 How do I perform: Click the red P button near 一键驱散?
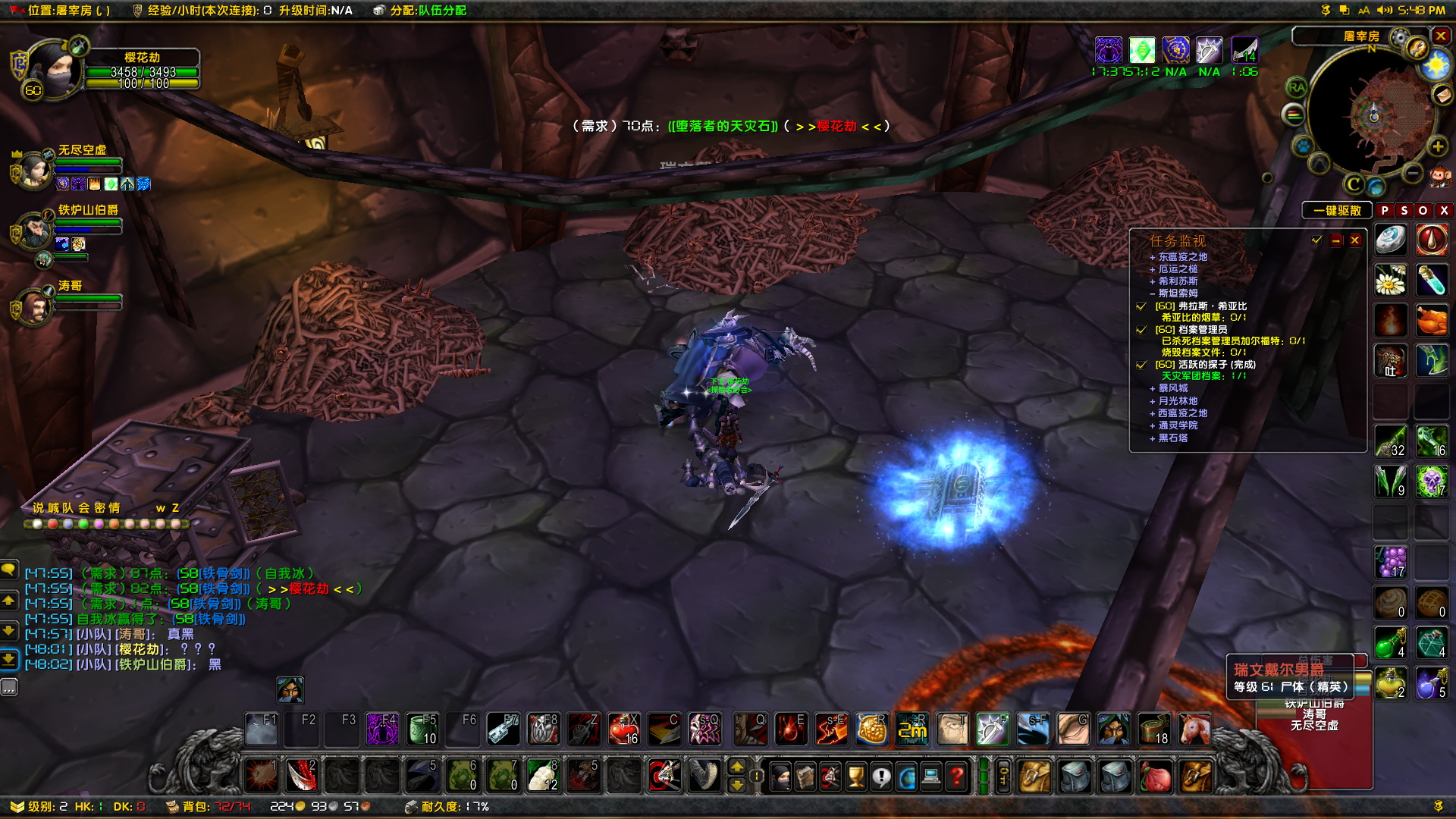pyautogui.click(x=1385, y=210)
